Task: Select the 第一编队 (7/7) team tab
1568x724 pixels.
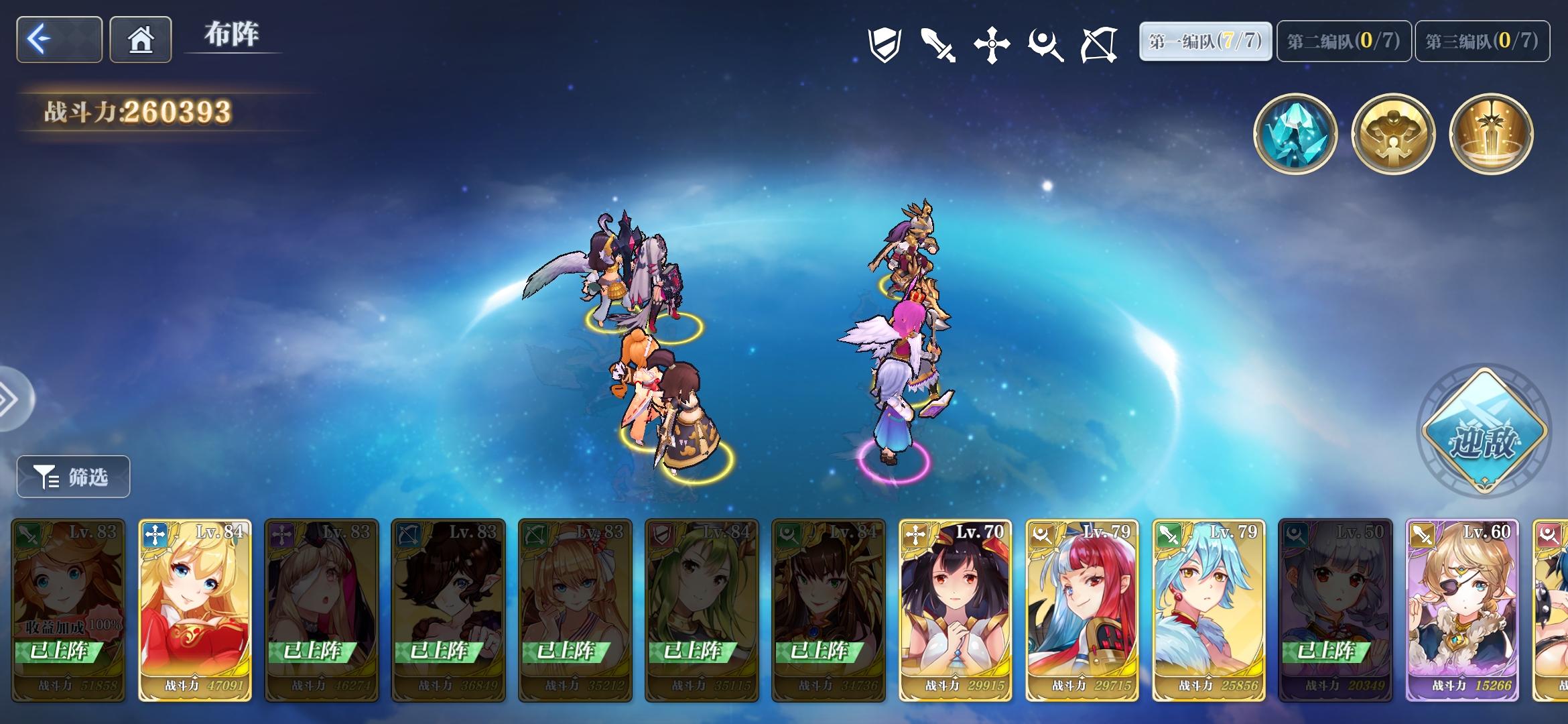Action: (x=1206, y=40)
